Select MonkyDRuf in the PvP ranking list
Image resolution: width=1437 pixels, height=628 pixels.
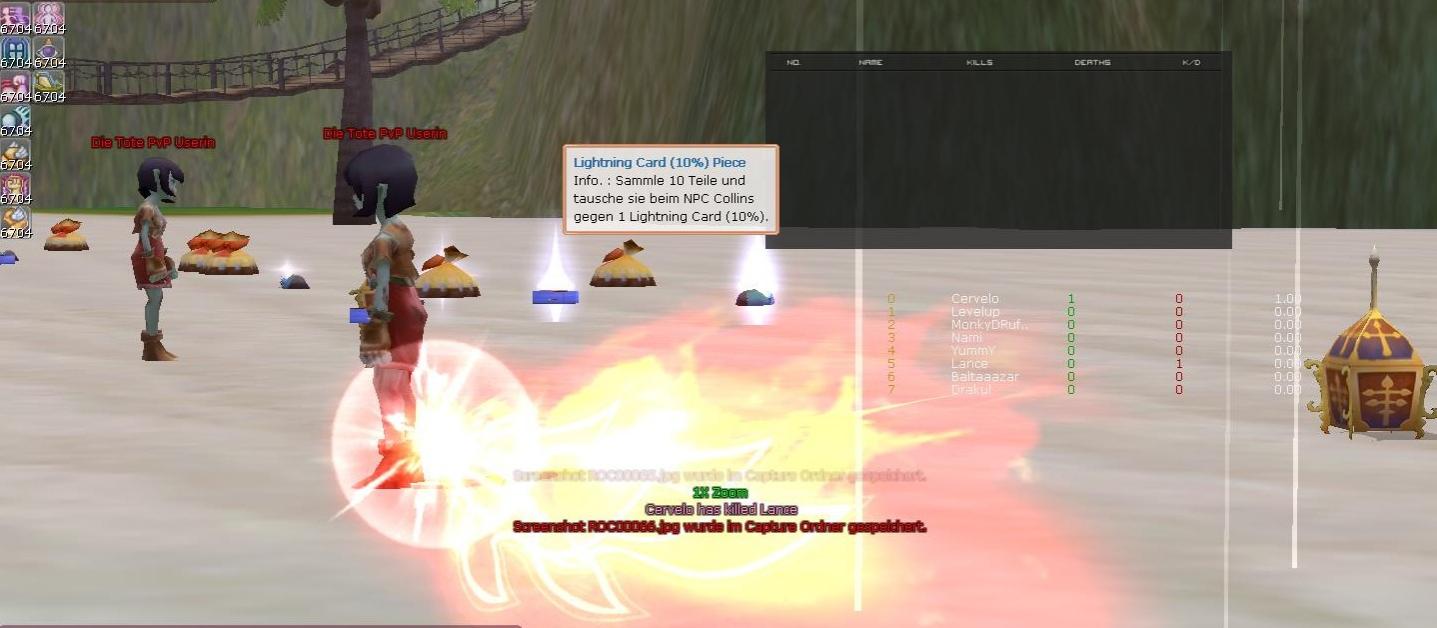tap(988, 325)
